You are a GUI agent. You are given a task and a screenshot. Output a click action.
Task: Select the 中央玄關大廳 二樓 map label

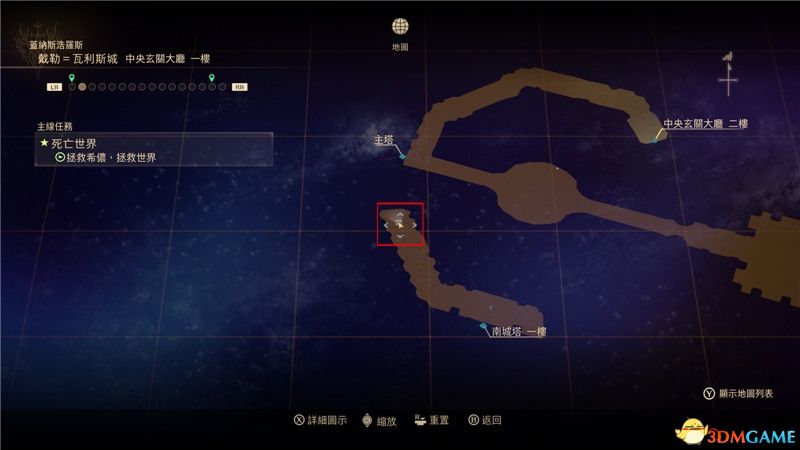[705, 125]
